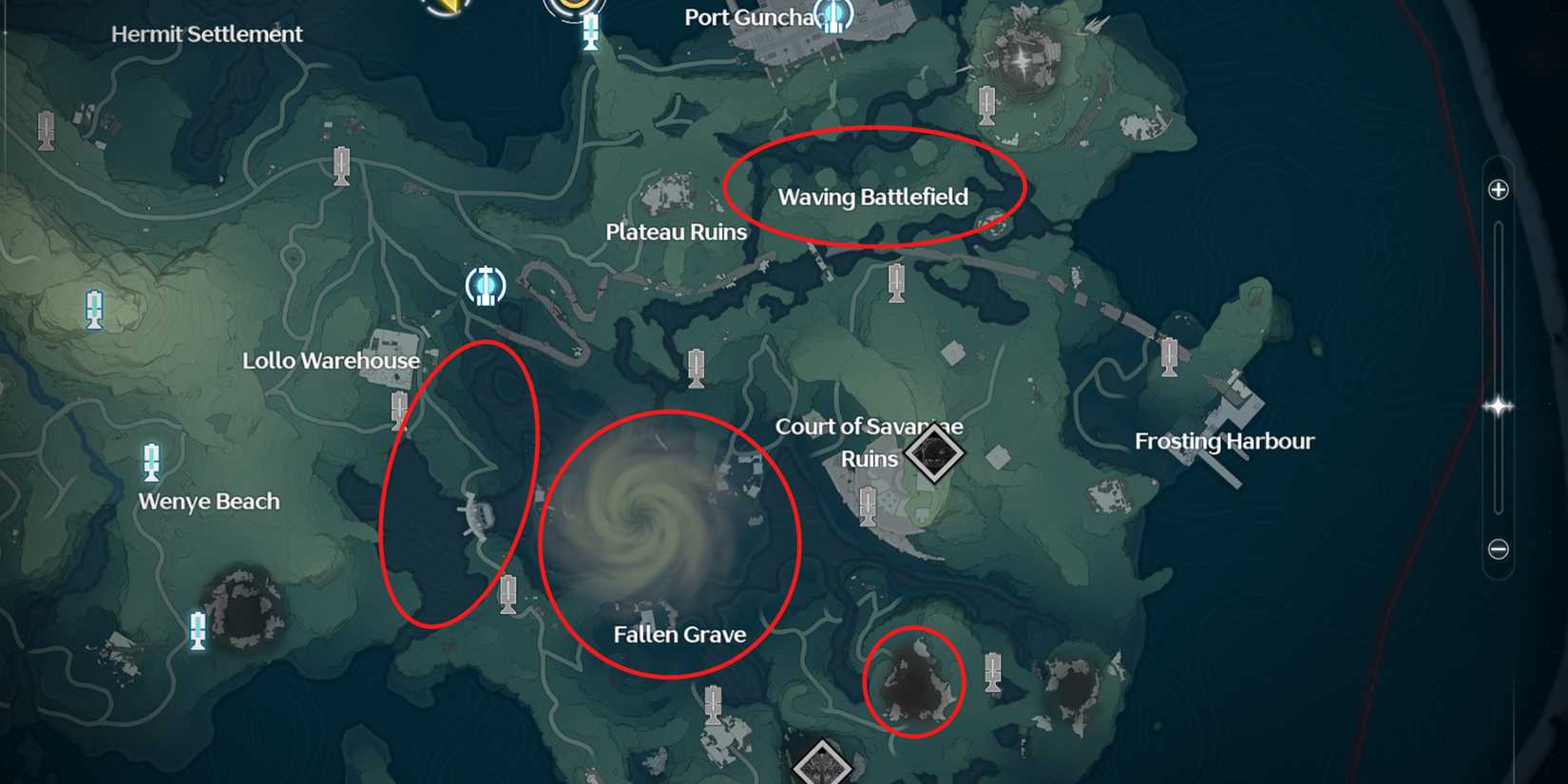The height and width of the screenshot is (784, 1568).
Task: Select the beacon inside Hermit Settlement region
Action: pos(44,128)
